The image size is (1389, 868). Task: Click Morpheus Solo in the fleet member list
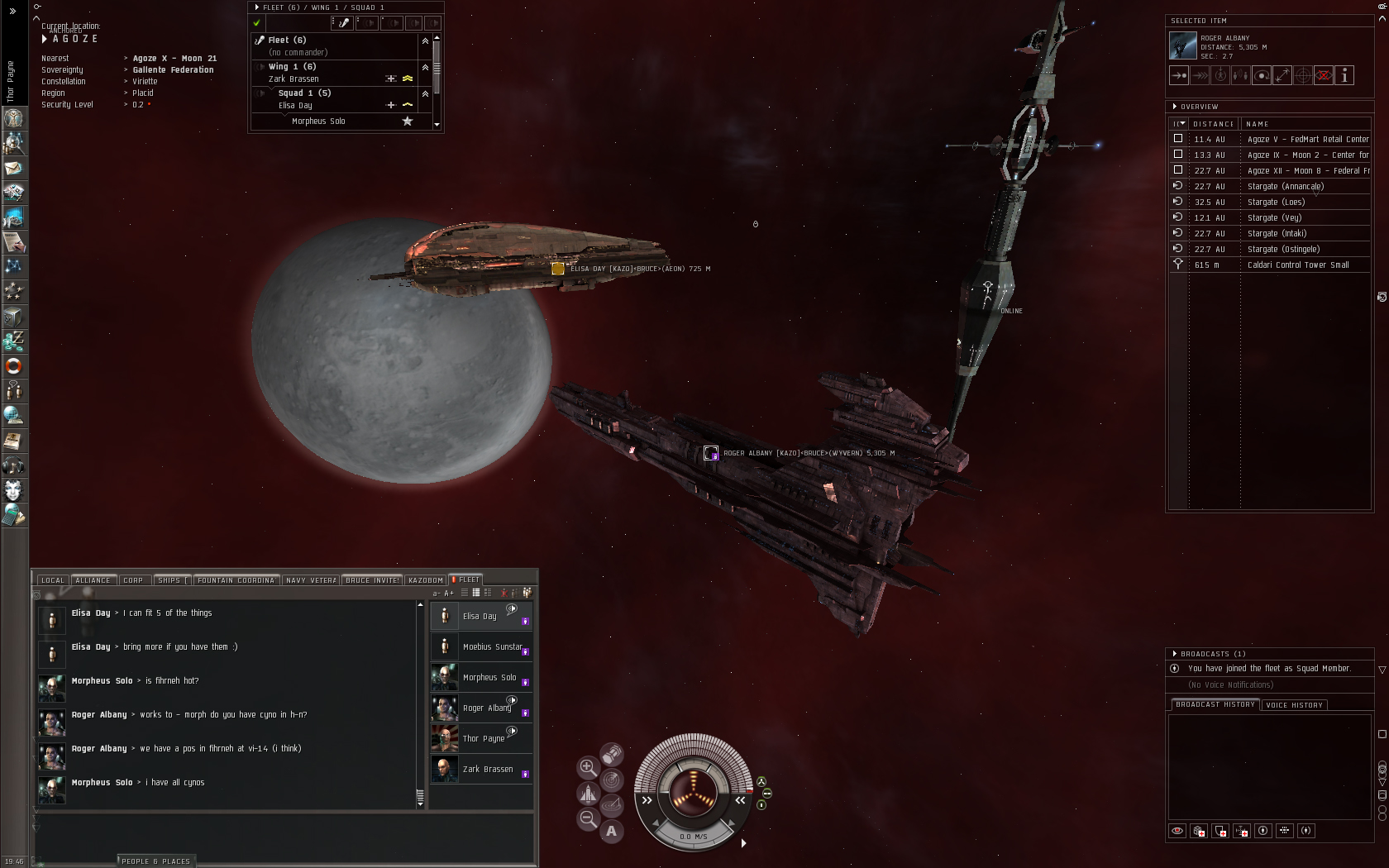318,122
